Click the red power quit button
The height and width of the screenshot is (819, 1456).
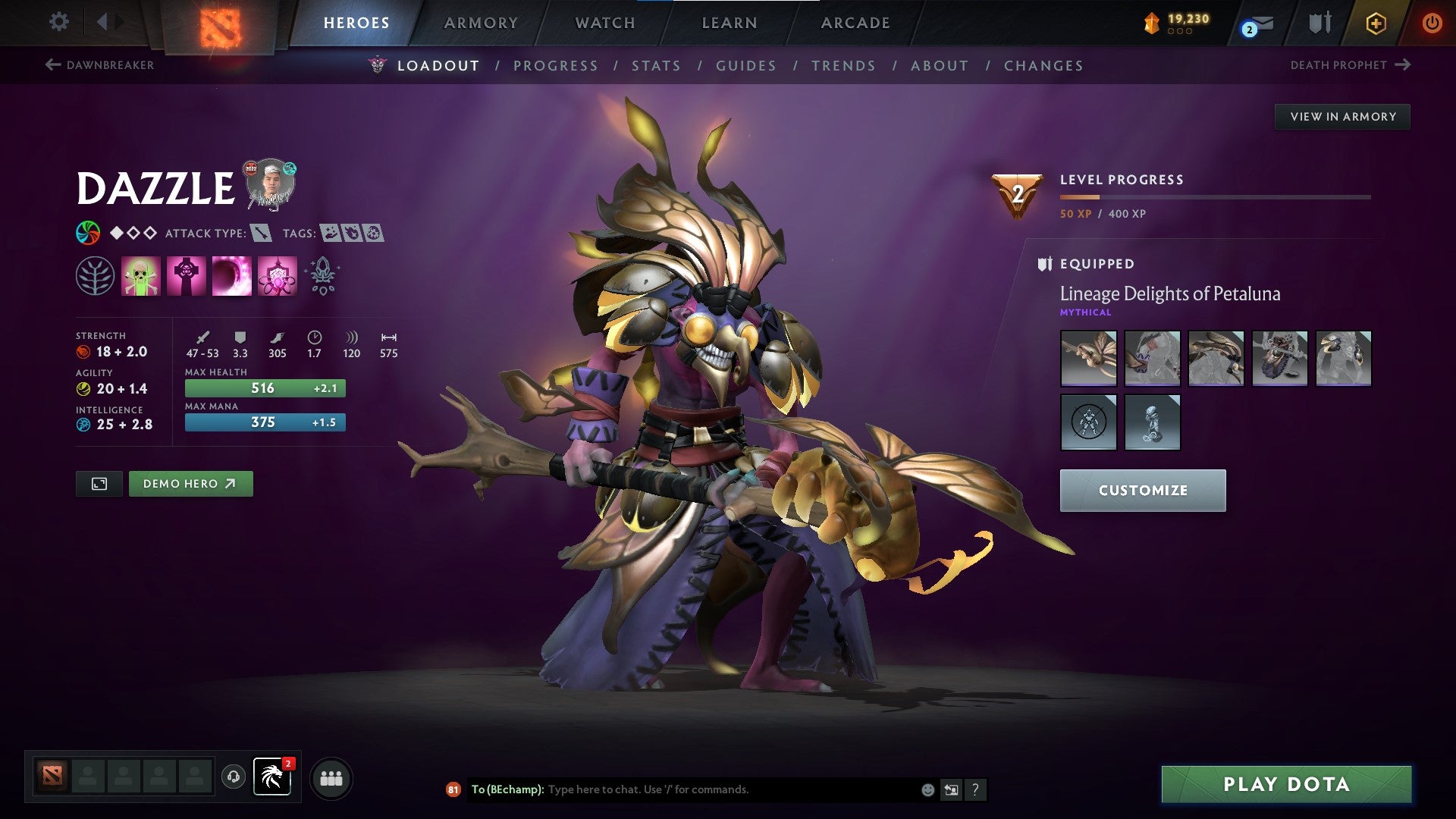pos(1432,23)
